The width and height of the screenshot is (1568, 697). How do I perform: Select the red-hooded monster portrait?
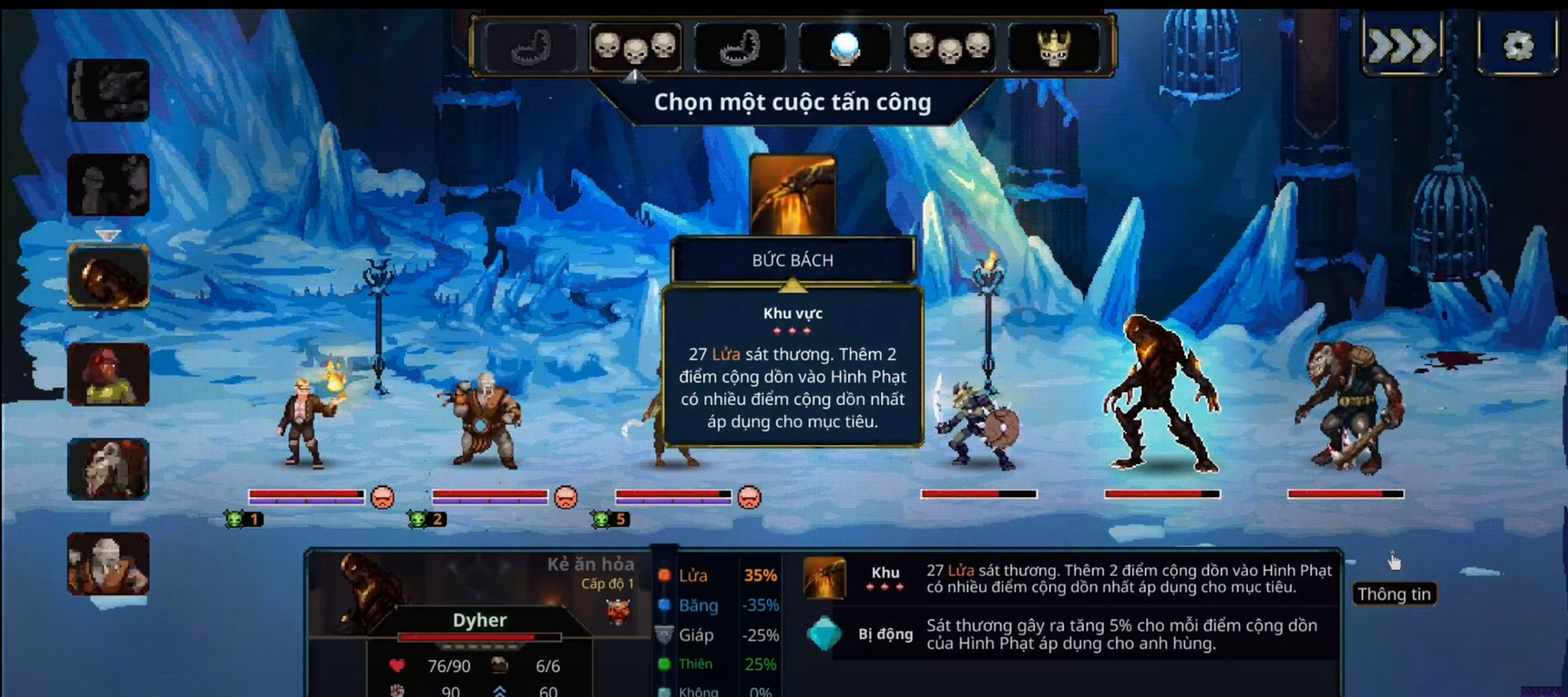(x=108, y=374)
